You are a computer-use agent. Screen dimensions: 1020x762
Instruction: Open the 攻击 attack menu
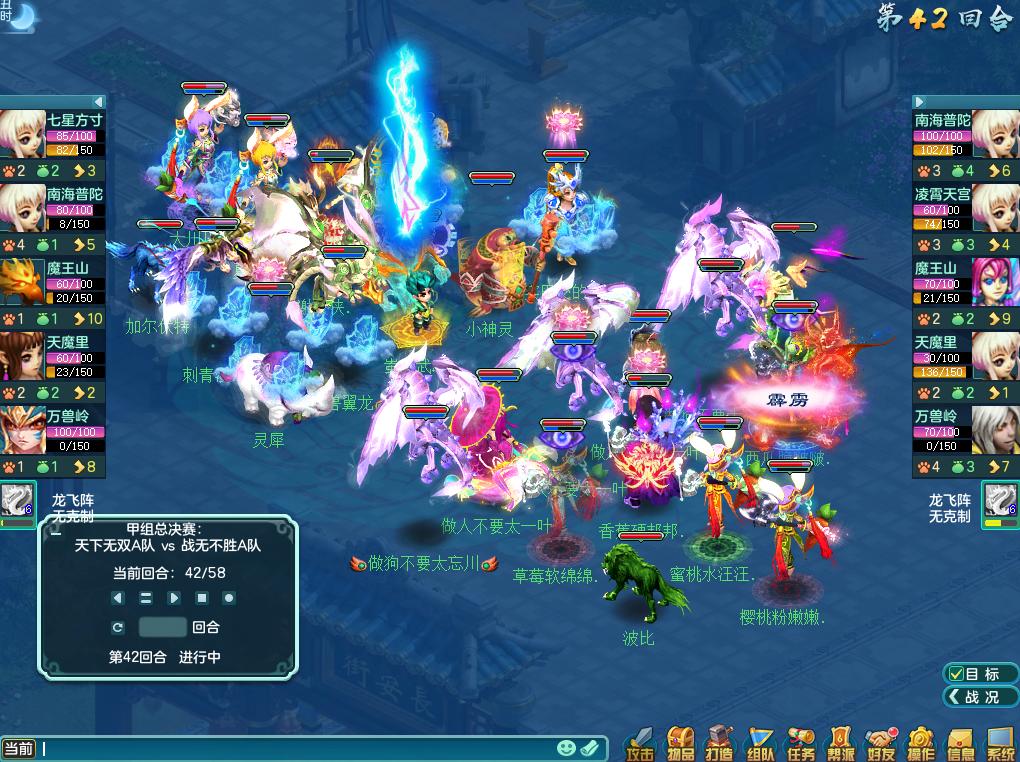click(640, 743)
